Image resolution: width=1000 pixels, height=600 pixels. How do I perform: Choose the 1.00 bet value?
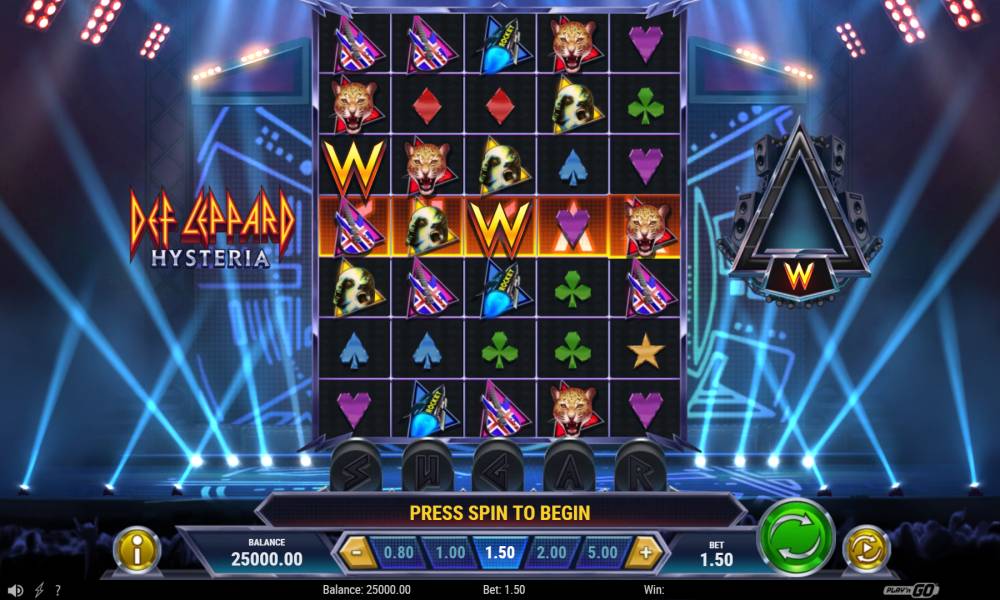(x=449, y=552)
